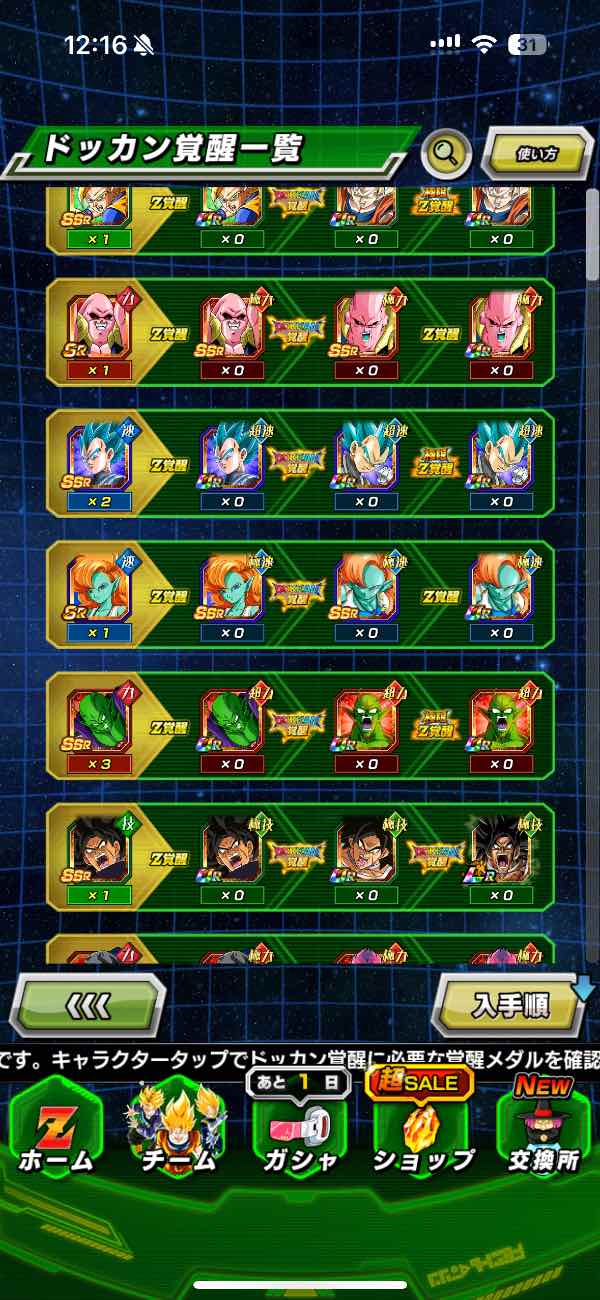Open the ホーム home menu
The image size is (600, 1300).
click(55, 1125)
